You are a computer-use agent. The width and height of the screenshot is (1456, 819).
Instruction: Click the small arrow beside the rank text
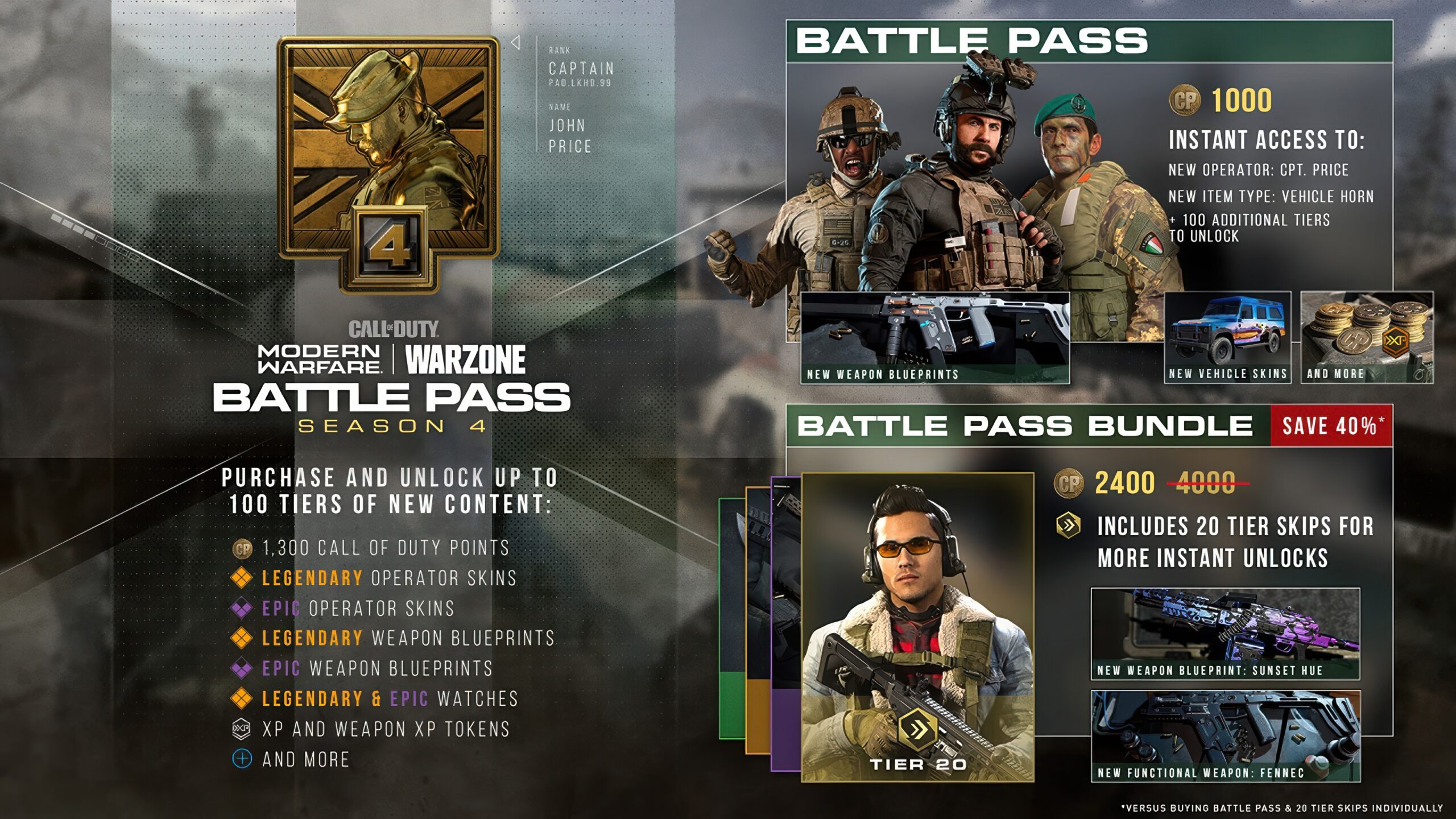coord(515,43)
